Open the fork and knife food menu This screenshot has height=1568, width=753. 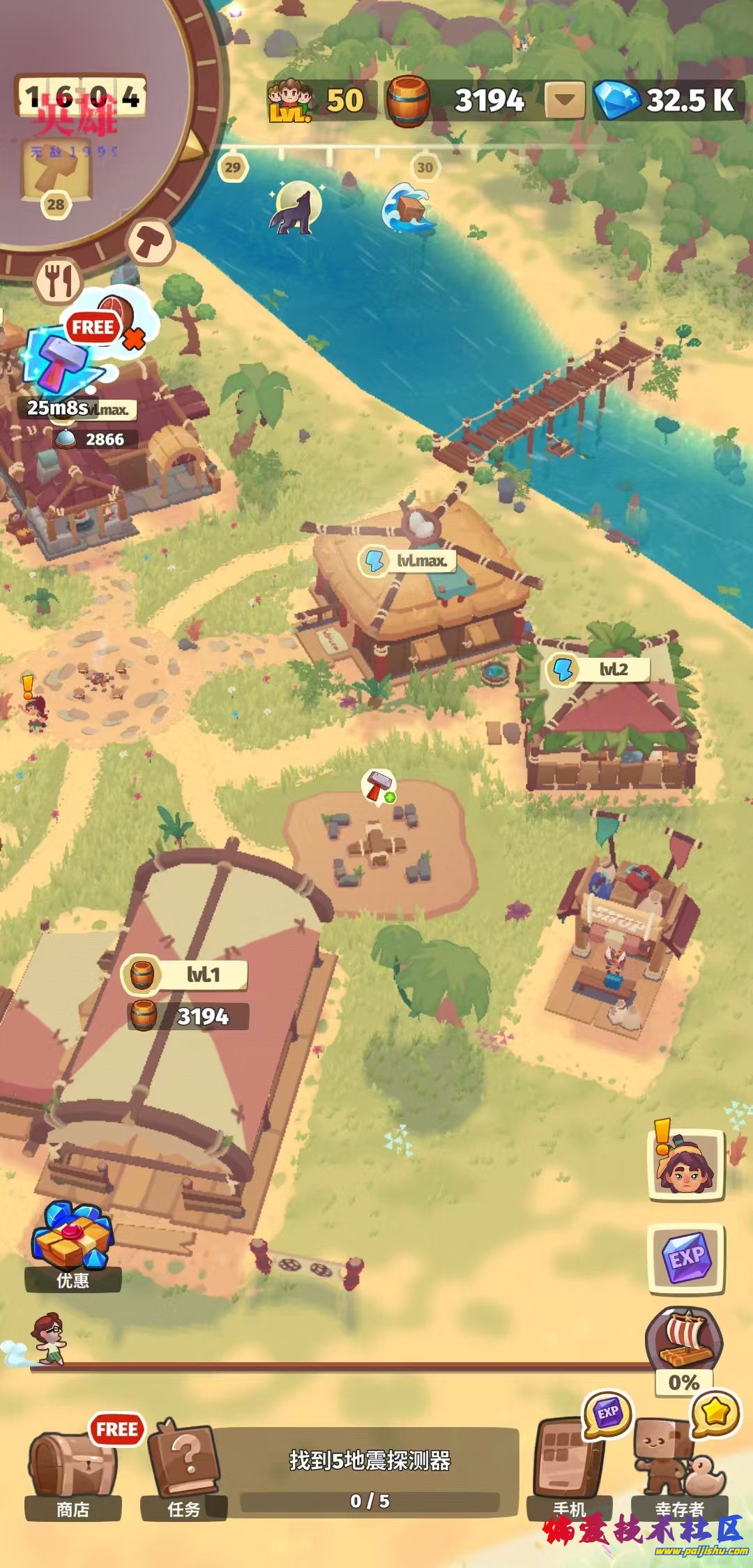coord(58,280)
